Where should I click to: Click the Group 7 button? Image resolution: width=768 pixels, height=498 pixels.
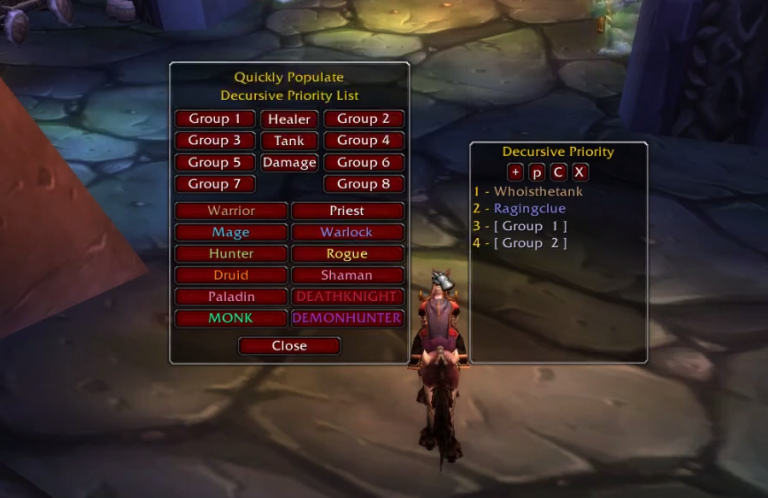(215, 184)
